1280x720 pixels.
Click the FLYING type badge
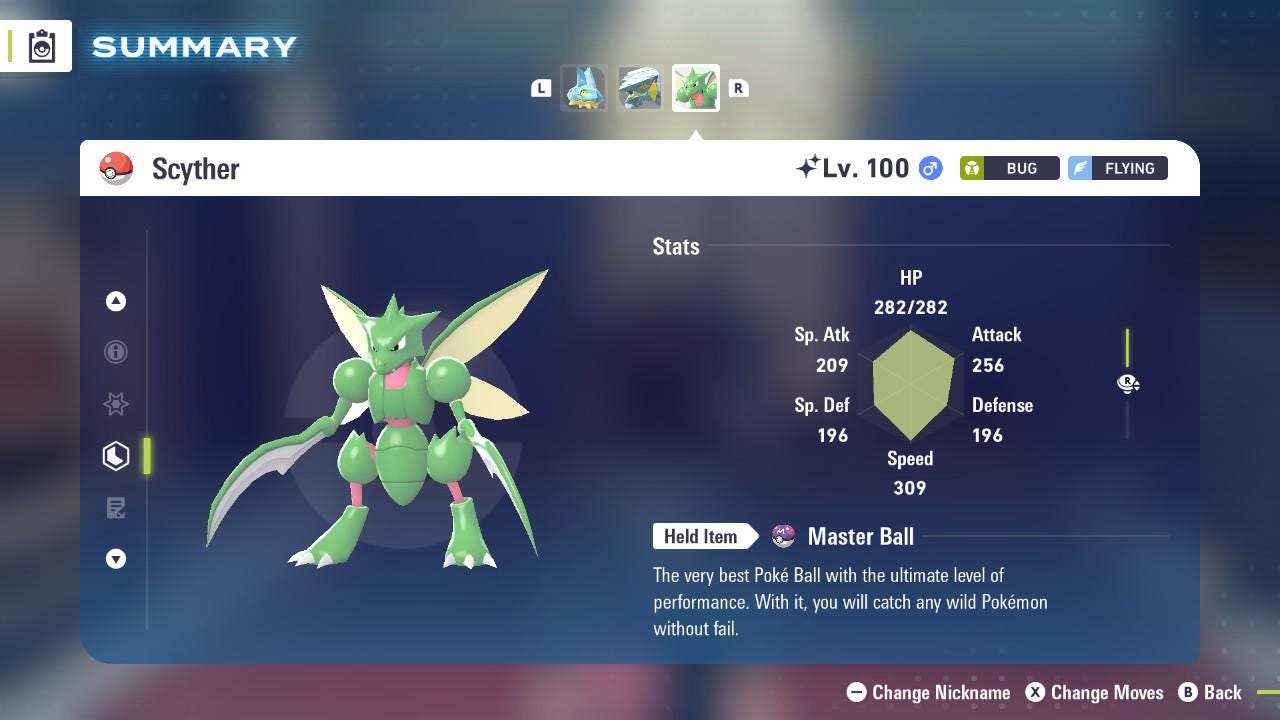pyautogui.click(x=1117, y=168)
